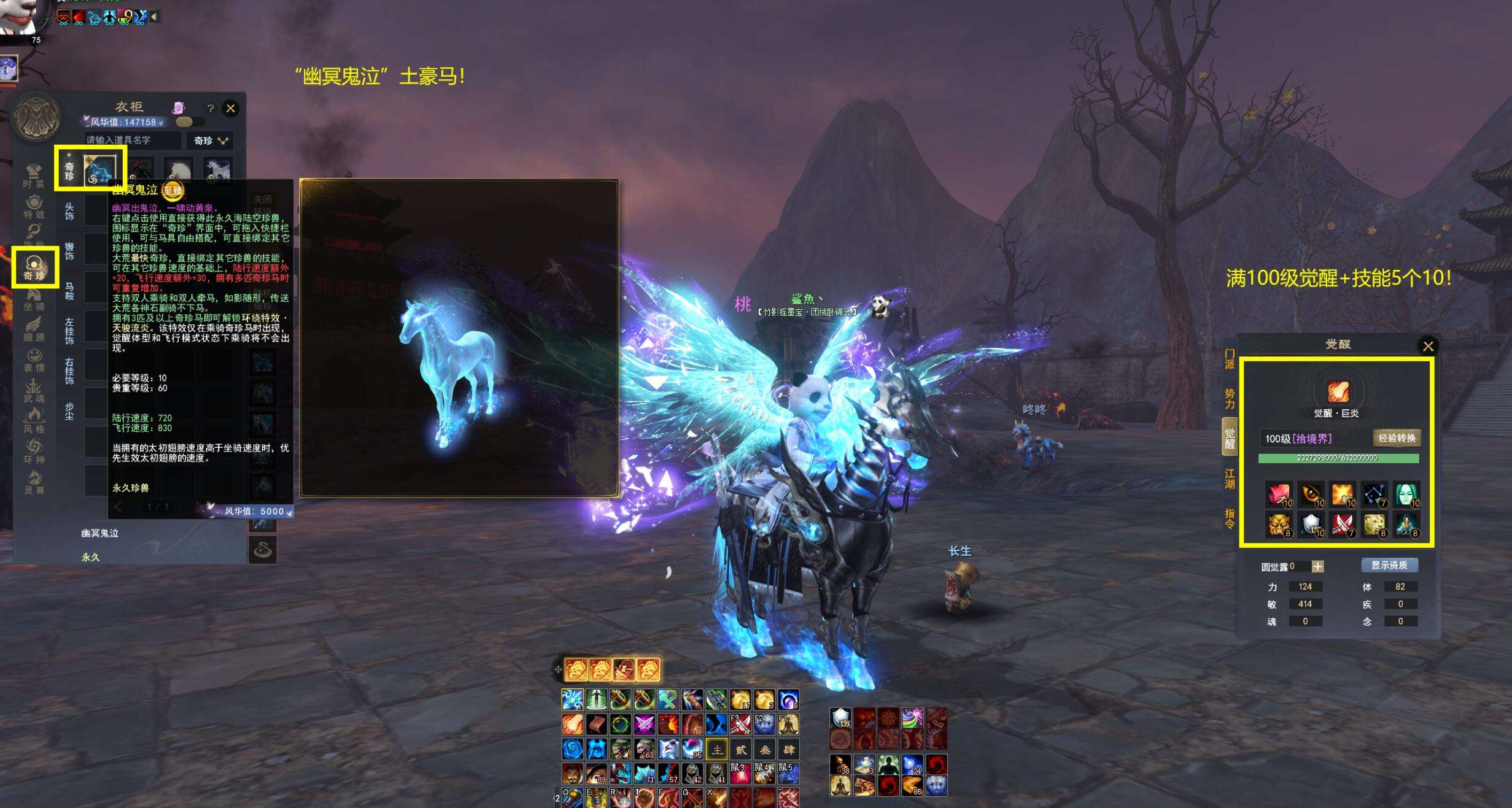
Task: Open the 奇珍 filter dropdown
Action: (211, 140)
